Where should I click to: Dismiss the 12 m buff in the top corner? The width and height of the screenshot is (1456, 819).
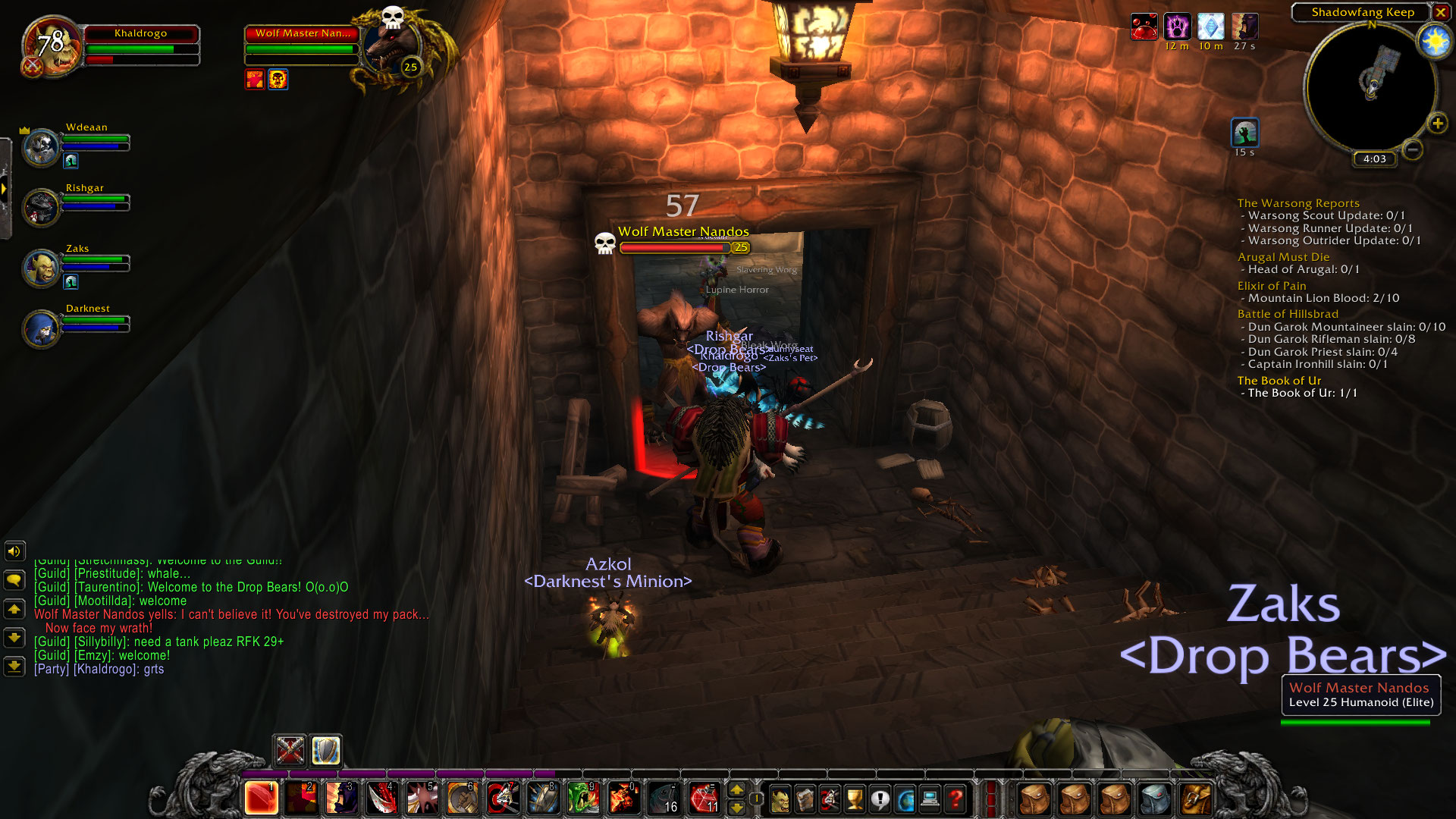(x=1178, y=26)
